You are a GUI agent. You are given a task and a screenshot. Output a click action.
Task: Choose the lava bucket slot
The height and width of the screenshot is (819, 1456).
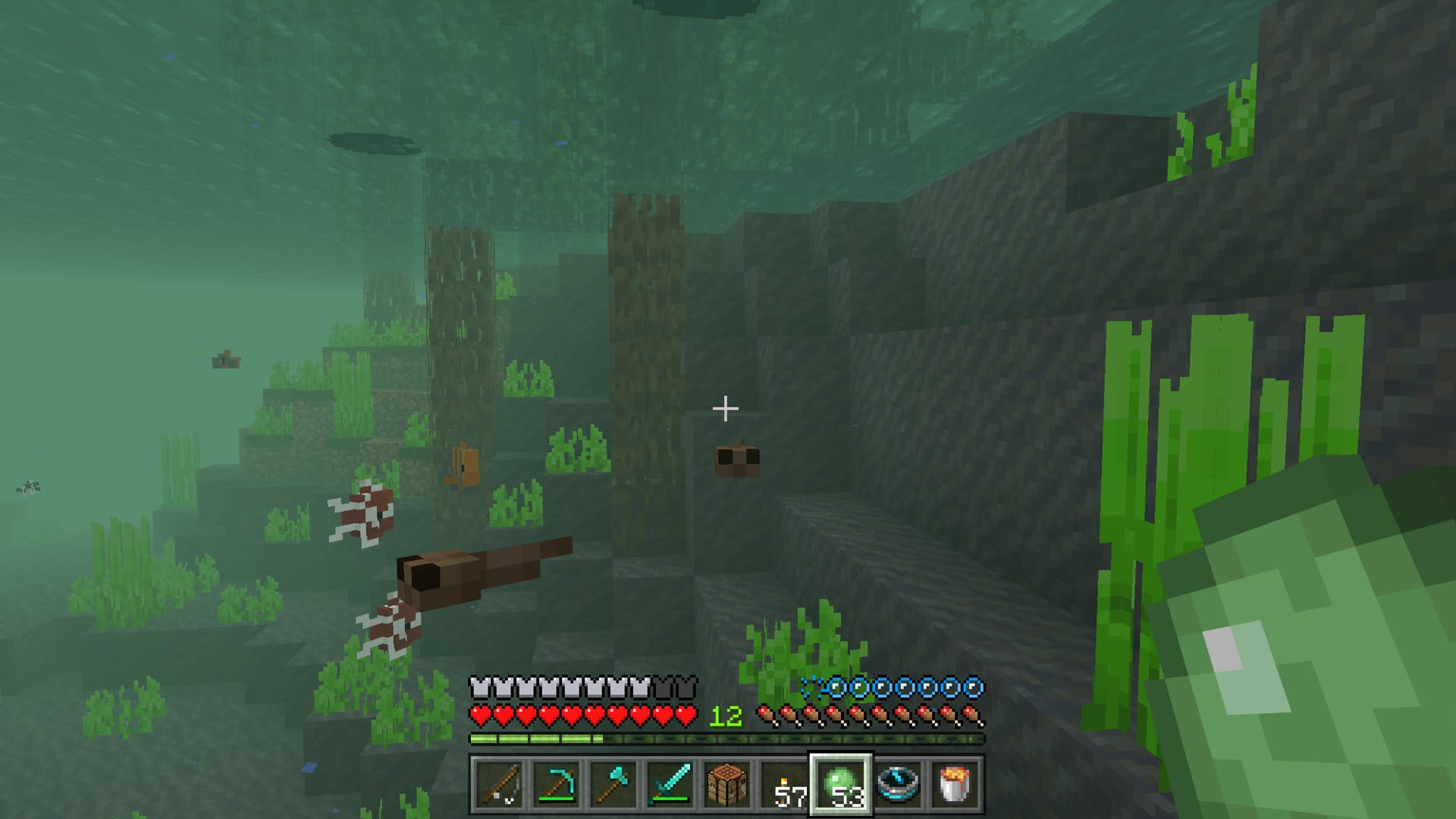(955, 784)
